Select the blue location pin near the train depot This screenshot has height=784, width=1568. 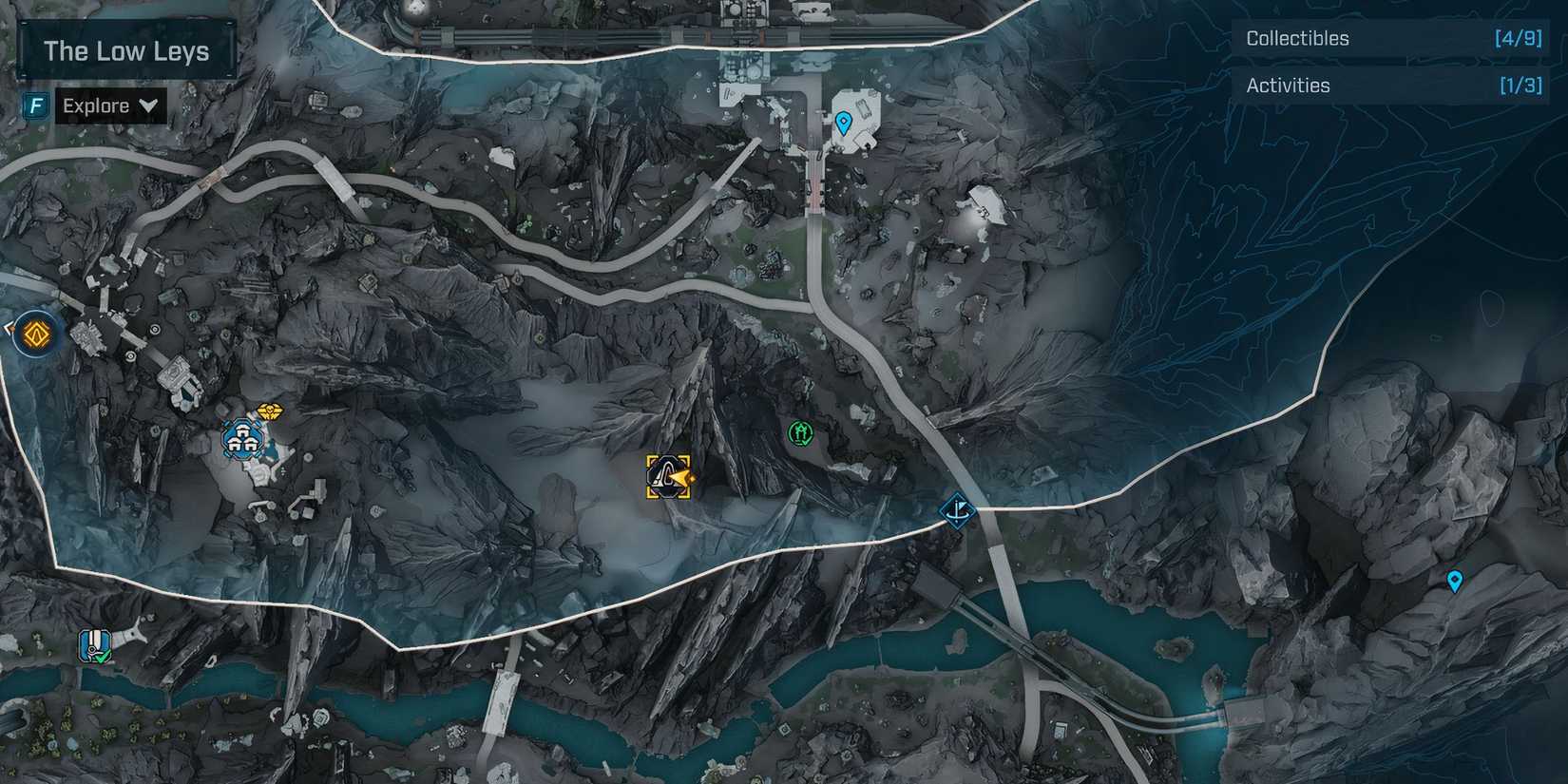pos(842,121)
